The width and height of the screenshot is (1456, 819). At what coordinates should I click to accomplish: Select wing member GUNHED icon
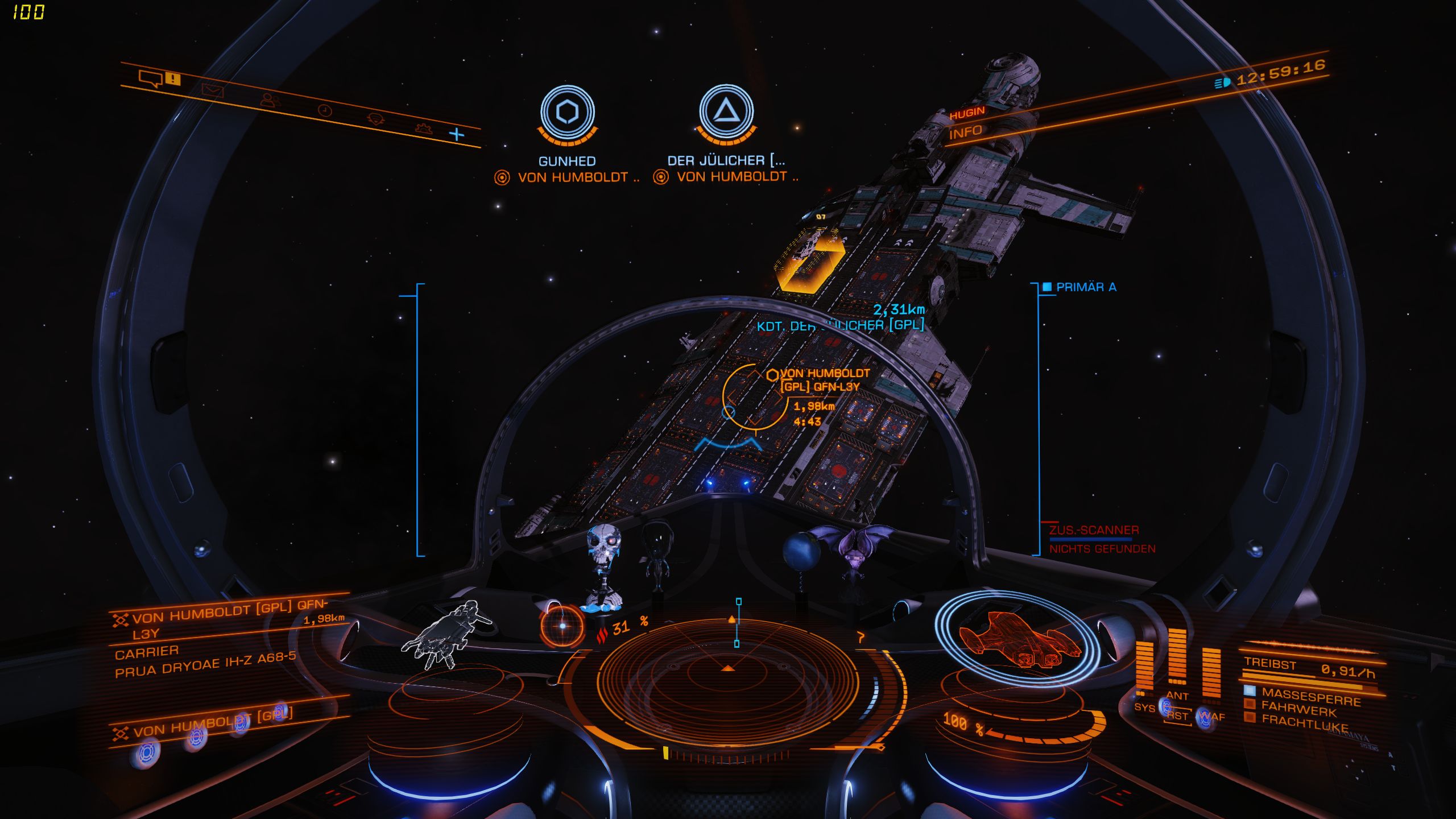tap(567, 113)
